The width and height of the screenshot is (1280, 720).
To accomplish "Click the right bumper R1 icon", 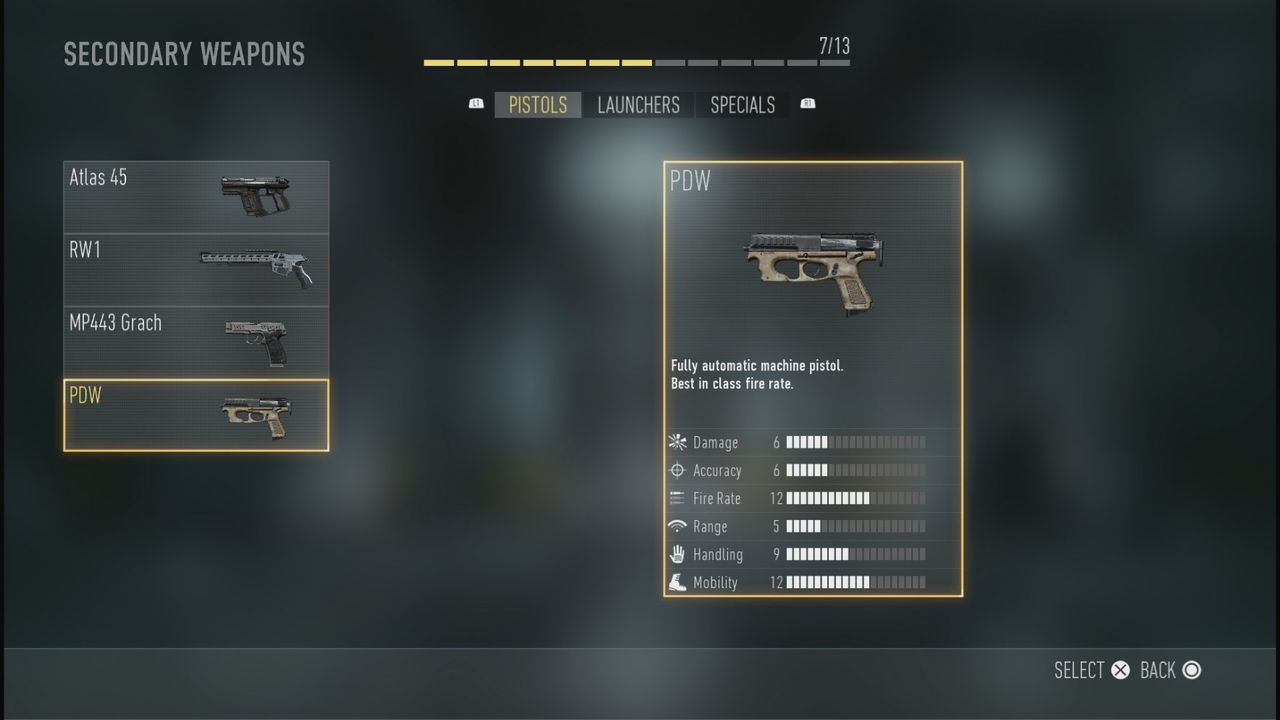I will tap(808, 103).
